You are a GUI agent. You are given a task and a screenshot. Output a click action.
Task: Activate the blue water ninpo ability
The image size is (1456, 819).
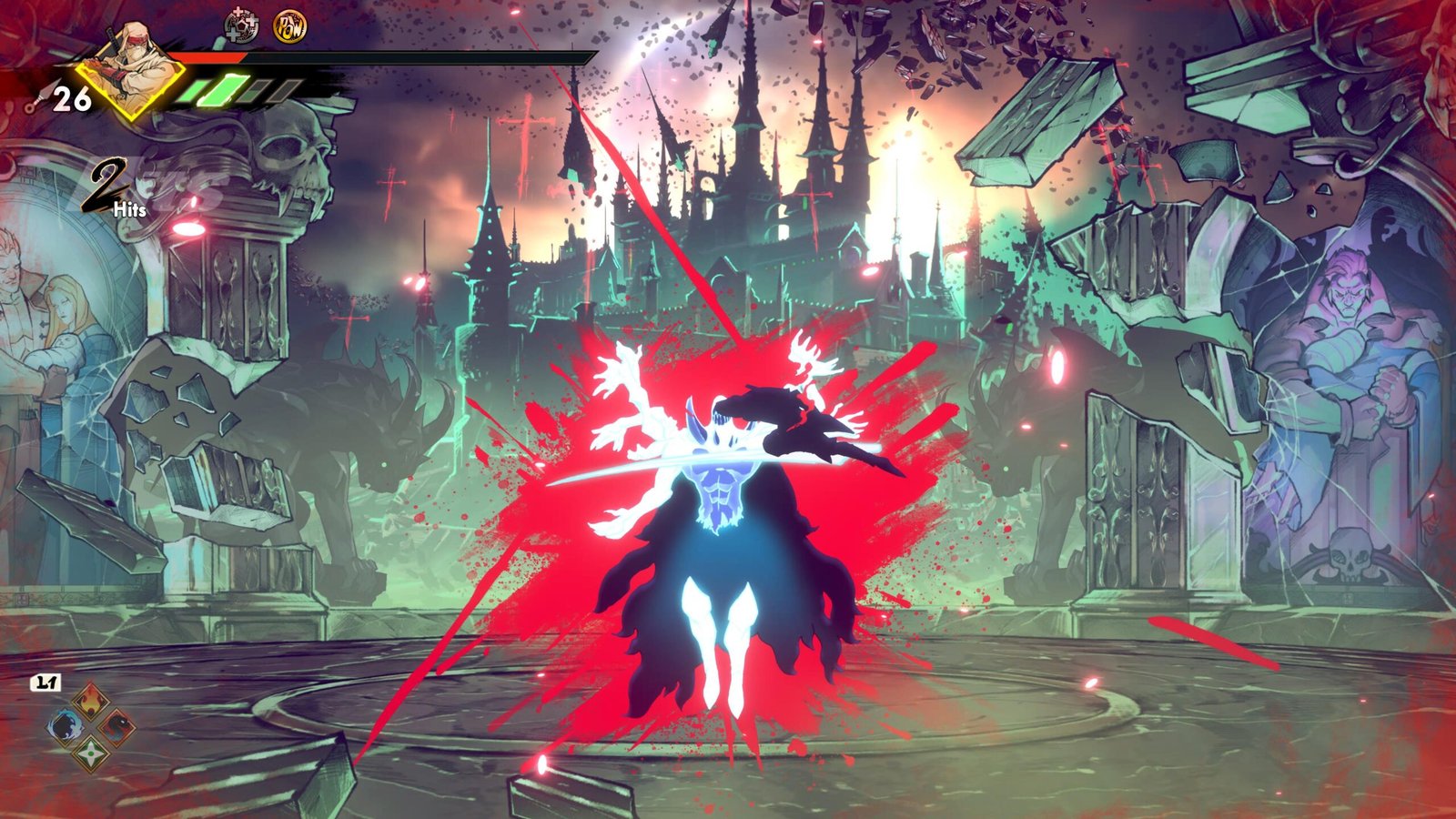pyautogui.click(x=66, y=727)
